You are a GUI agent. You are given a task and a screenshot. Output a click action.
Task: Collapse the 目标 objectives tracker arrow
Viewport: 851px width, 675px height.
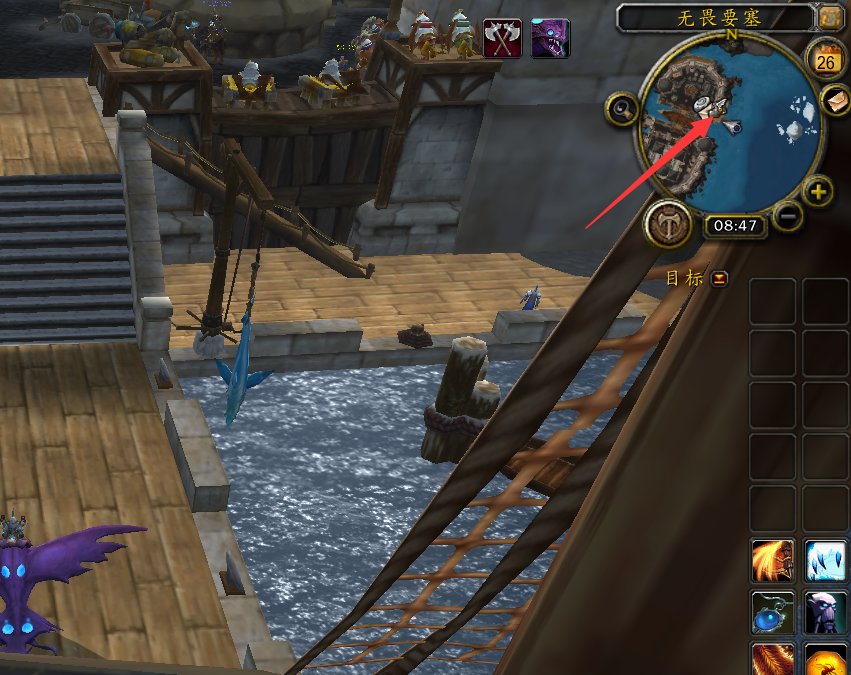pyautogui.click(x=720, y=279)
